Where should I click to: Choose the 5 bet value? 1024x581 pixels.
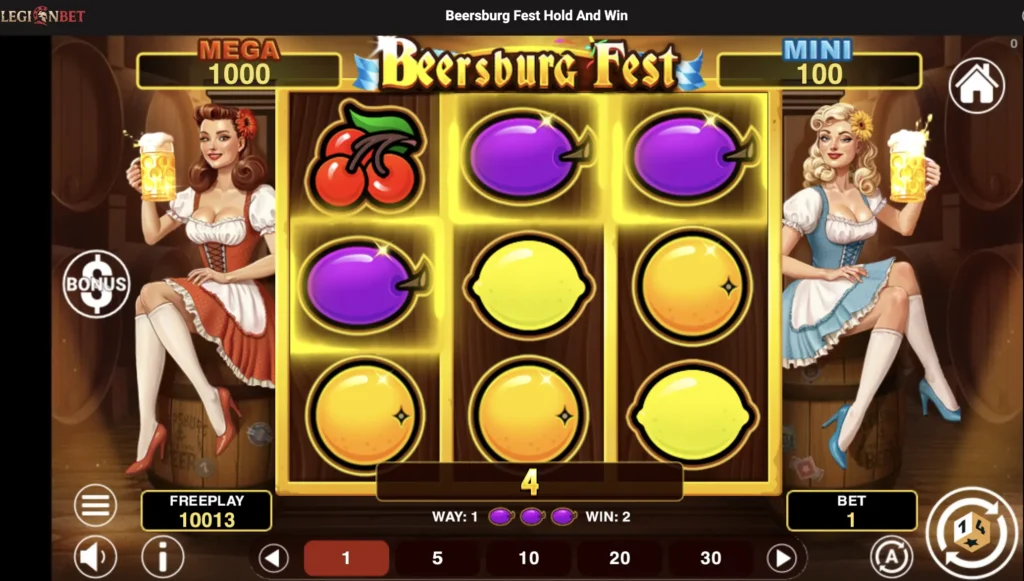click(437, 558)
